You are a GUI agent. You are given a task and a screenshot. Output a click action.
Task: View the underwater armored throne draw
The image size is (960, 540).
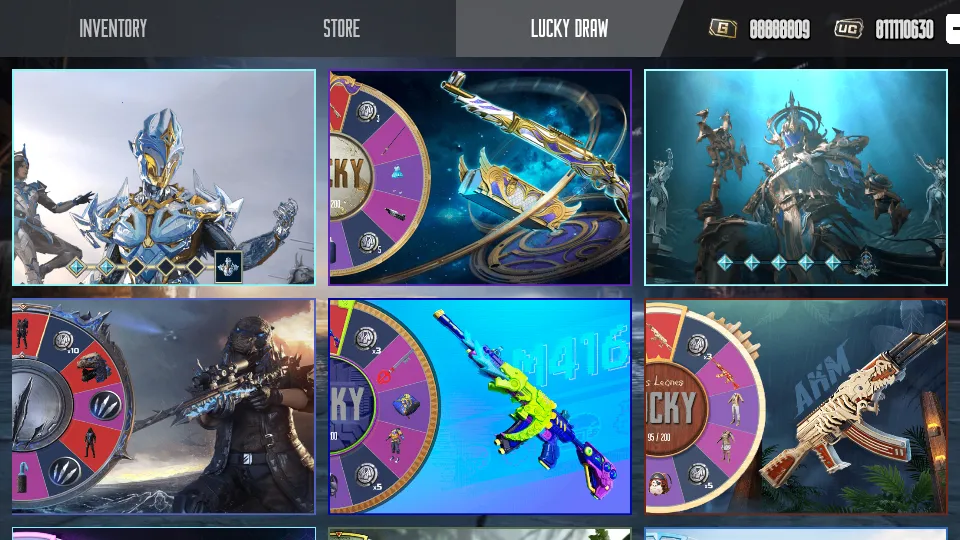pos(795,177)
